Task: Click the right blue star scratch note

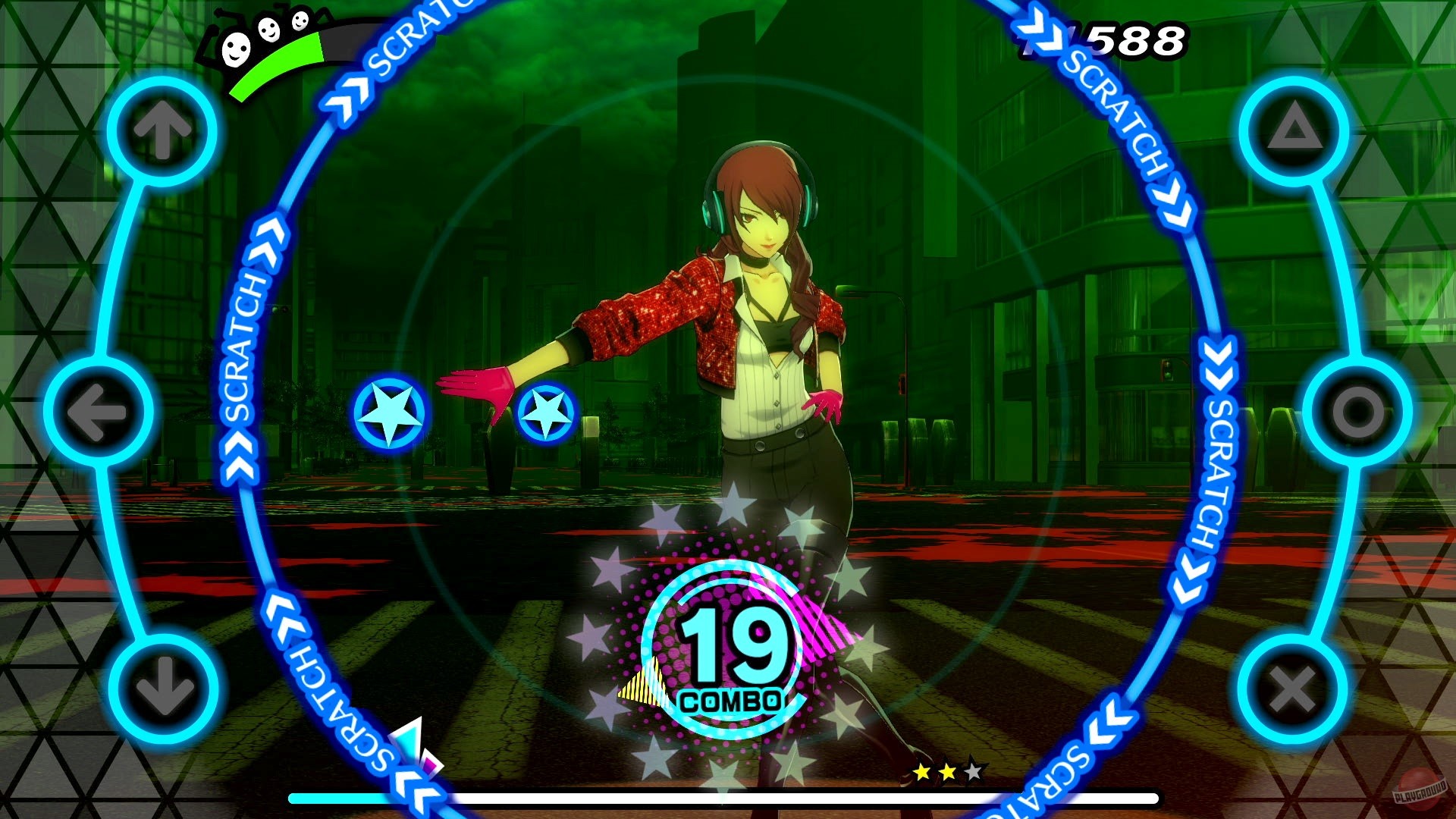Action: click(x=544, y=414)
